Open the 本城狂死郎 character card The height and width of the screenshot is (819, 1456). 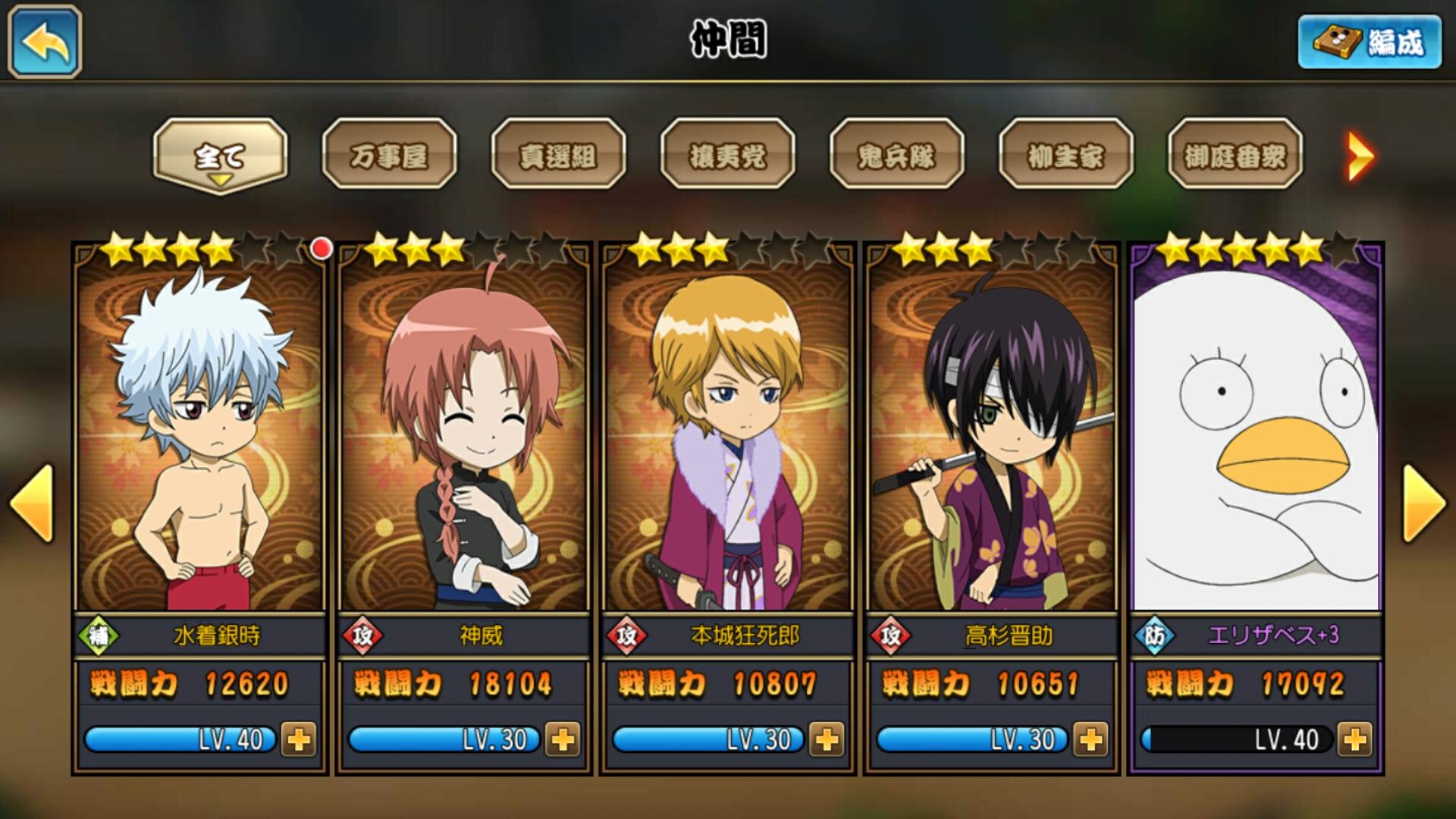pyautogui.click(x=728, y=440)
